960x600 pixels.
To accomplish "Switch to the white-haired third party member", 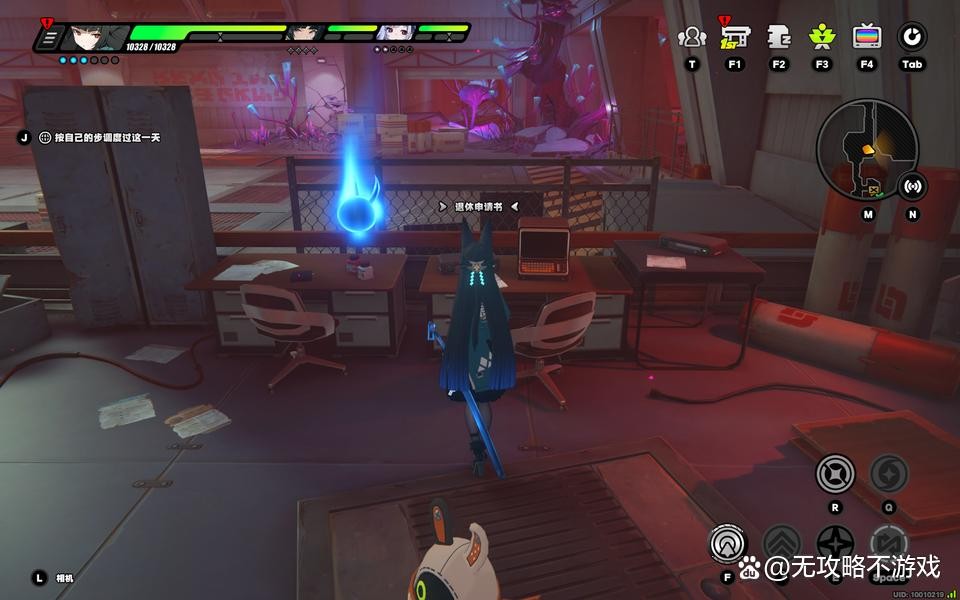I will tap(393, 33).
